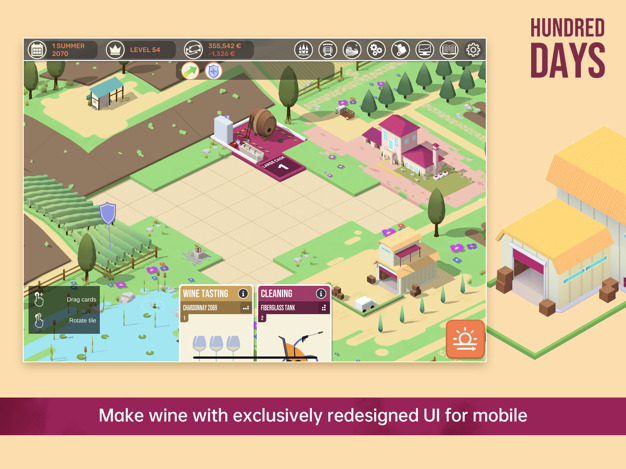This screenshot has width=626, height=469.
Task: Click the blue shield notification icon
Action: point(213,71)
